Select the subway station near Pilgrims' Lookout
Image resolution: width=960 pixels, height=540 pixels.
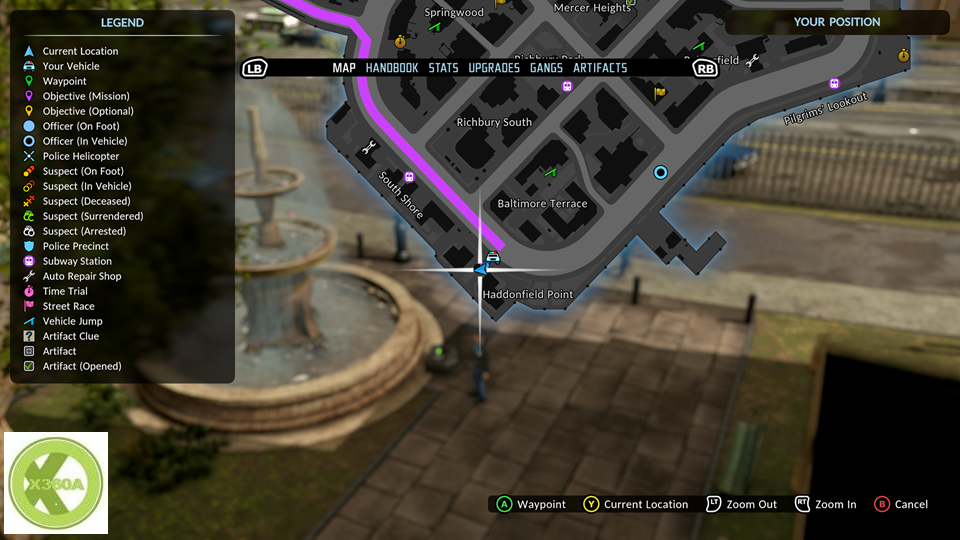(834, 84)
